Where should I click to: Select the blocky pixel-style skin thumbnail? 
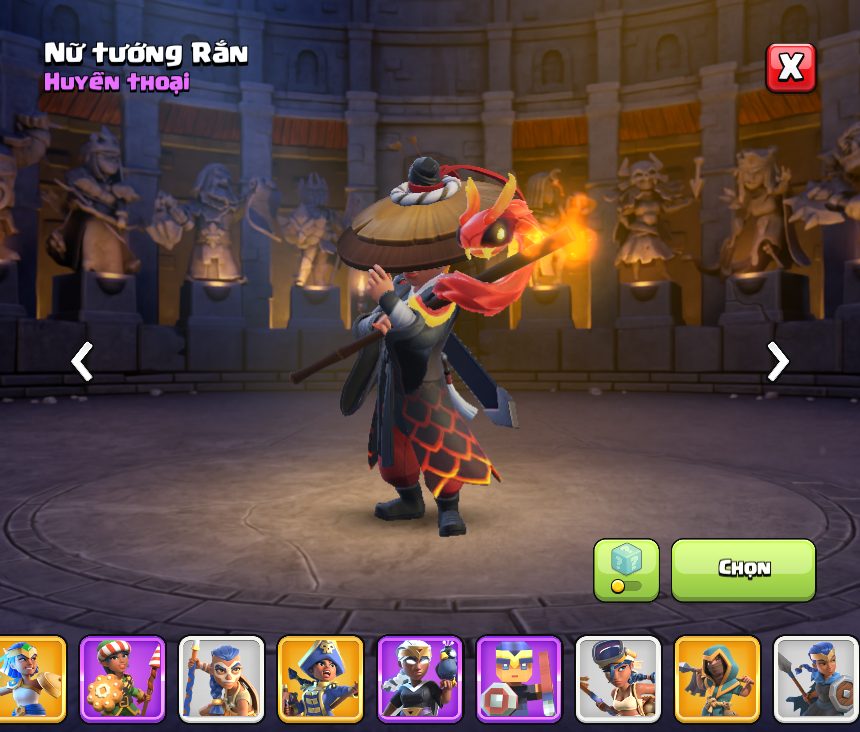[x=518, y=679]
